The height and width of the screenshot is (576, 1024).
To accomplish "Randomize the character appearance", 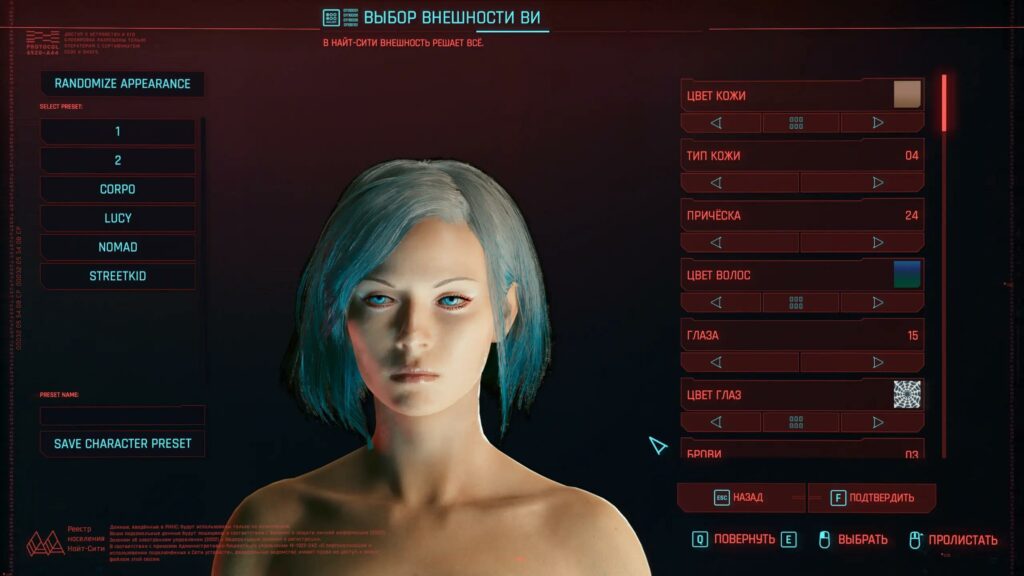I will 122,84.
